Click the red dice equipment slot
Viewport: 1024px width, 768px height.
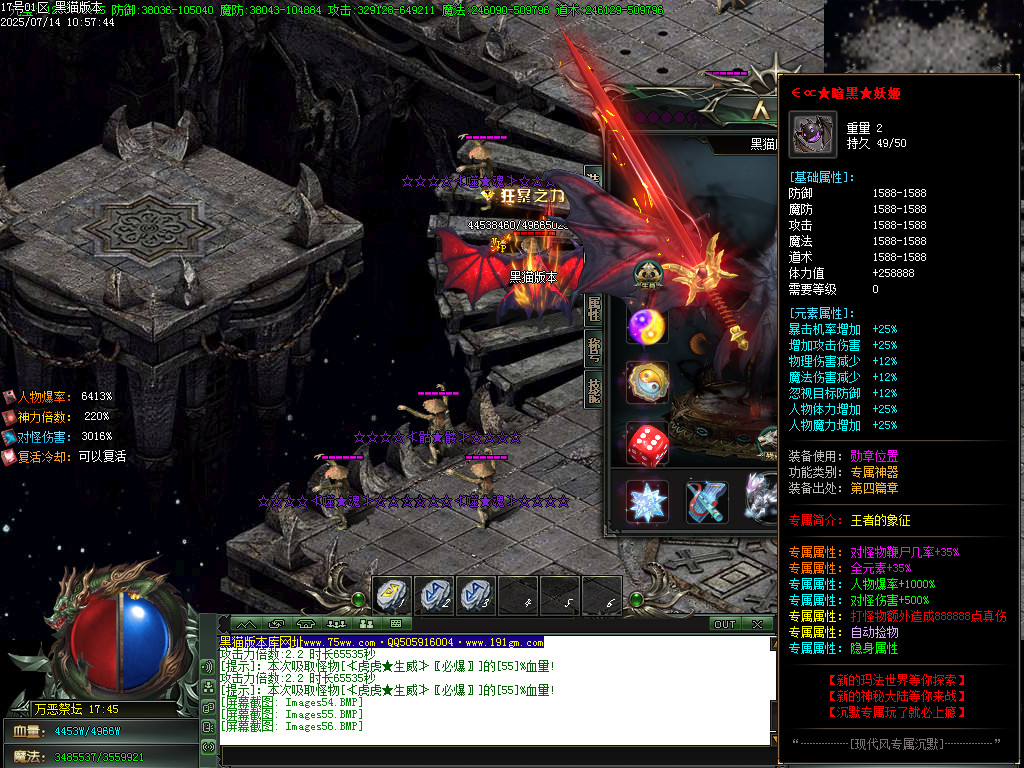647,443
